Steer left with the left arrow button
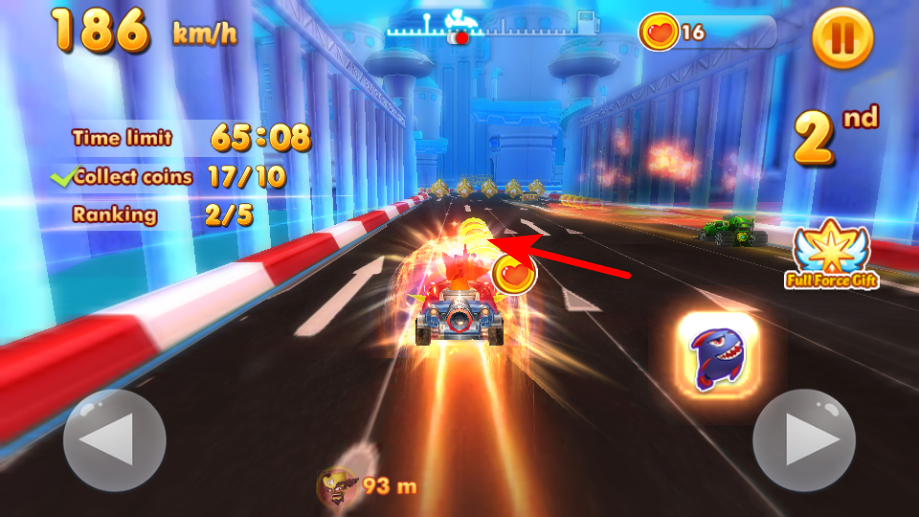 [x=114, y=440]
